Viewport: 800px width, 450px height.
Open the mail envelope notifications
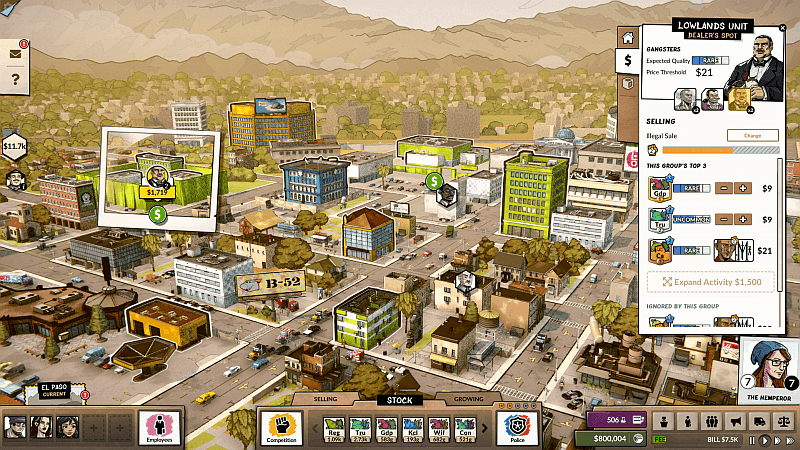[15, 53]
